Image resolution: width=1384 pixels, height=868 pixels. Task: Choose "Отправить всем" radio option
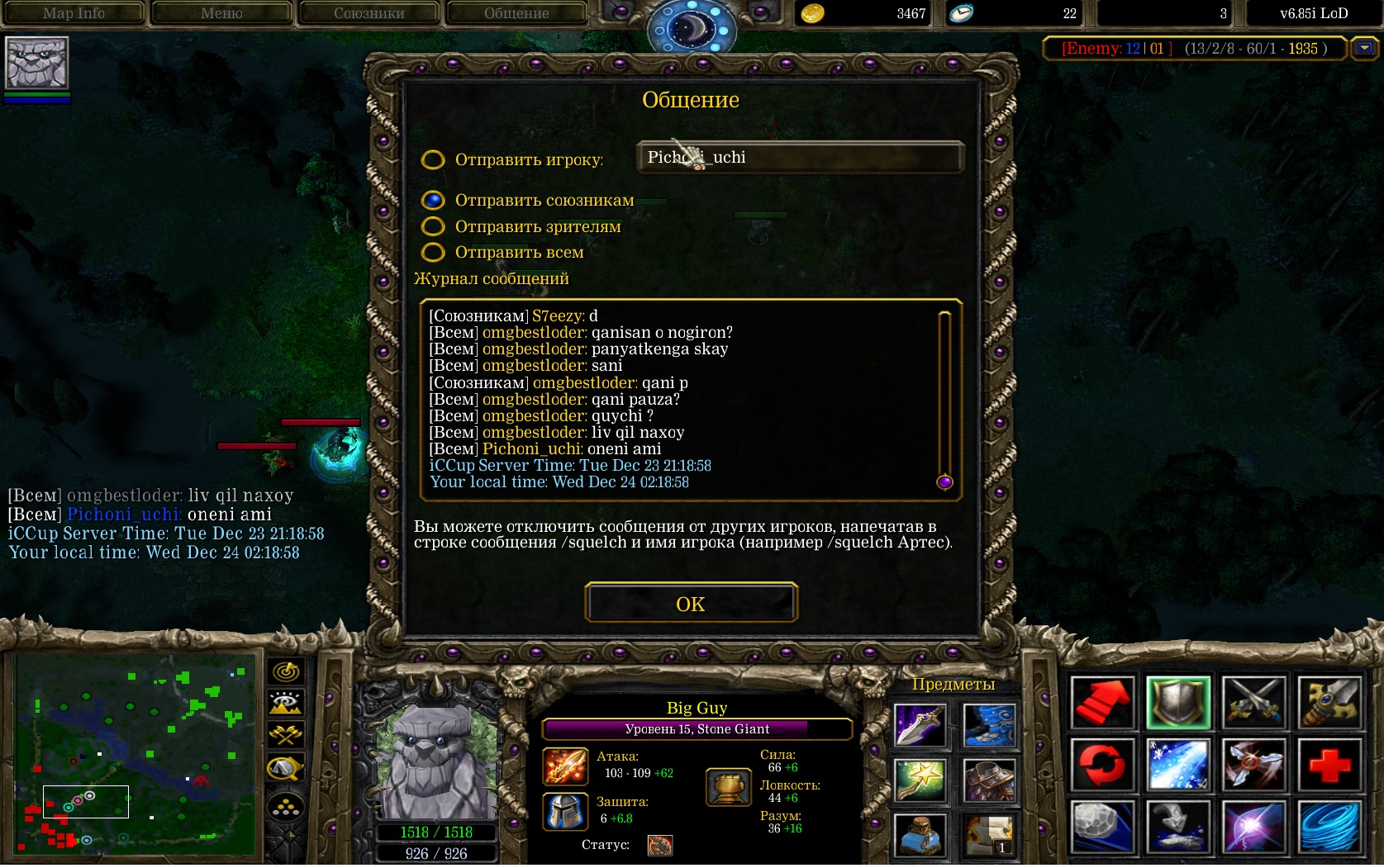click(433, 252)
